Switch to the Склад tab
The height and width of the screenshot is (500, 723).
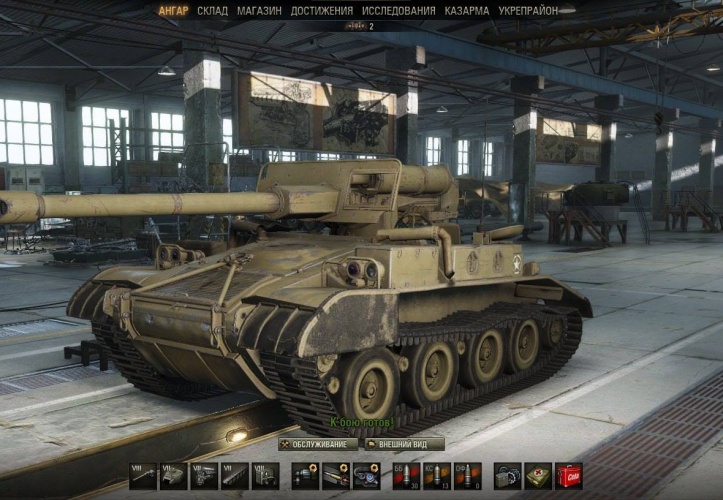(212, 11)
